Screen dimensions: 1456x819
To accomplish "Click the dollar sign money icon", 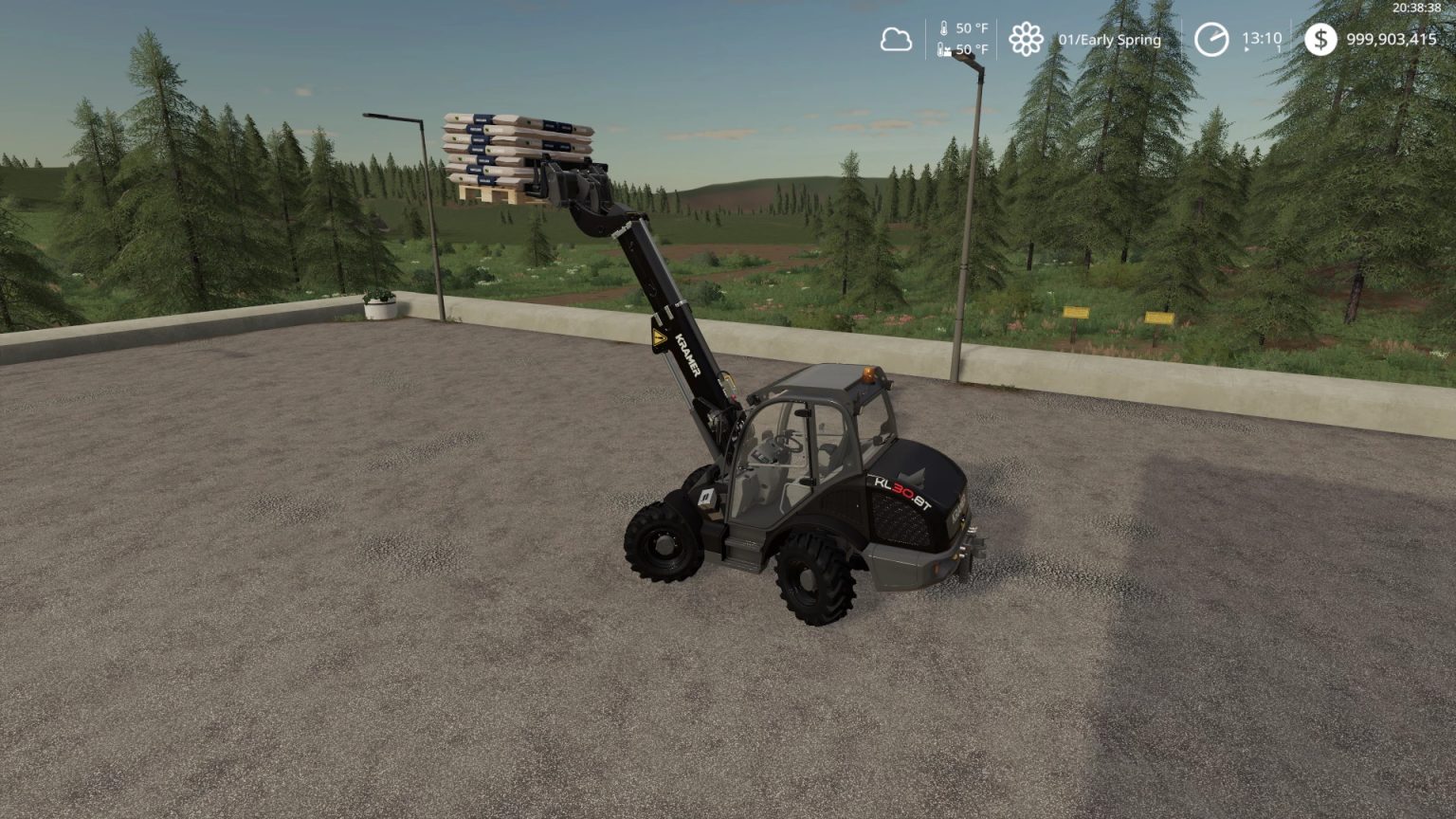I will [1320, 39].
